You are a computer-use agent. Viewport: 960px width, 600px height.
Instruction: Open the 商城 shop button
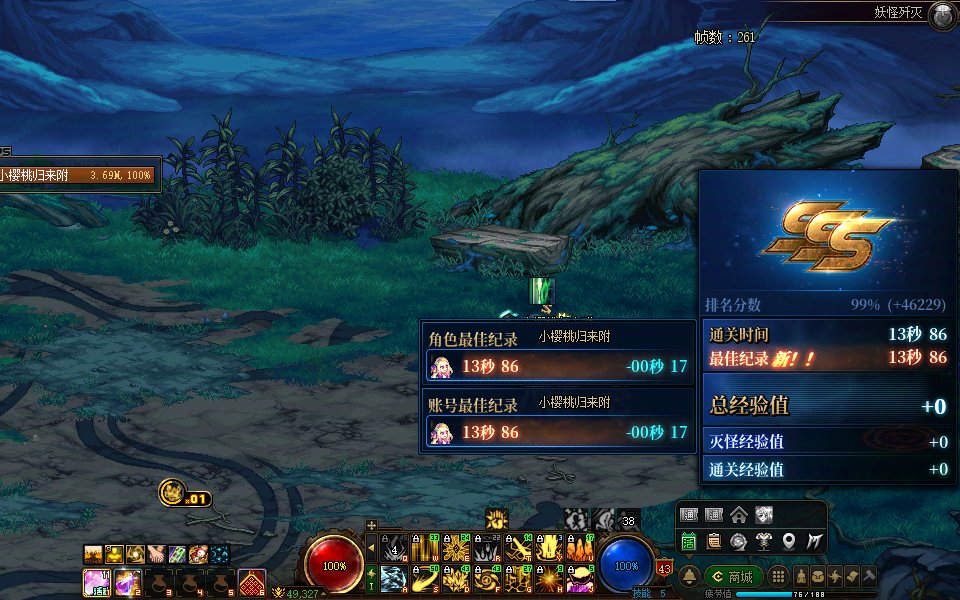pyautogui.click(x=733, y=577)
